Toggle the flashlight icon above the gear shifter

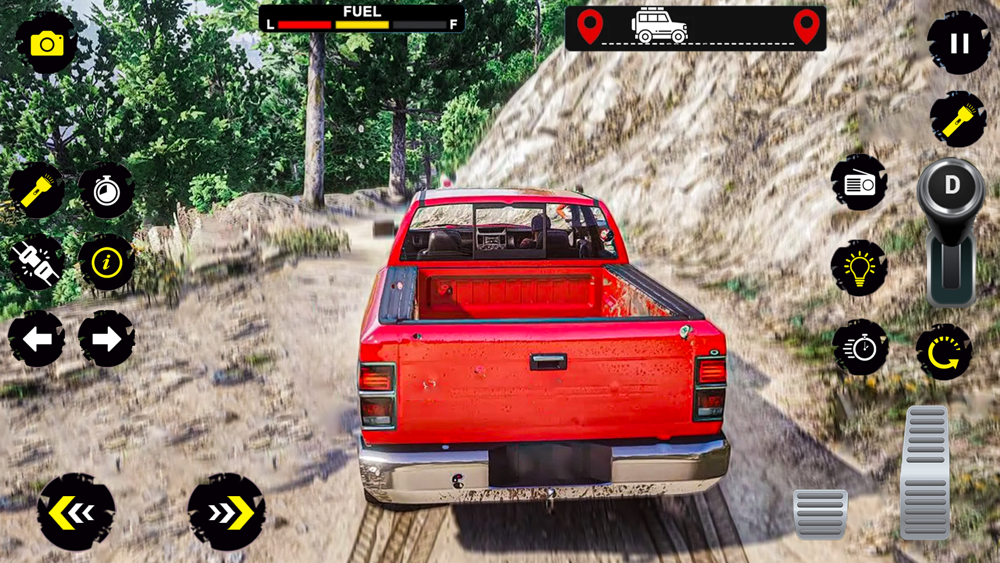pos(958,119)
